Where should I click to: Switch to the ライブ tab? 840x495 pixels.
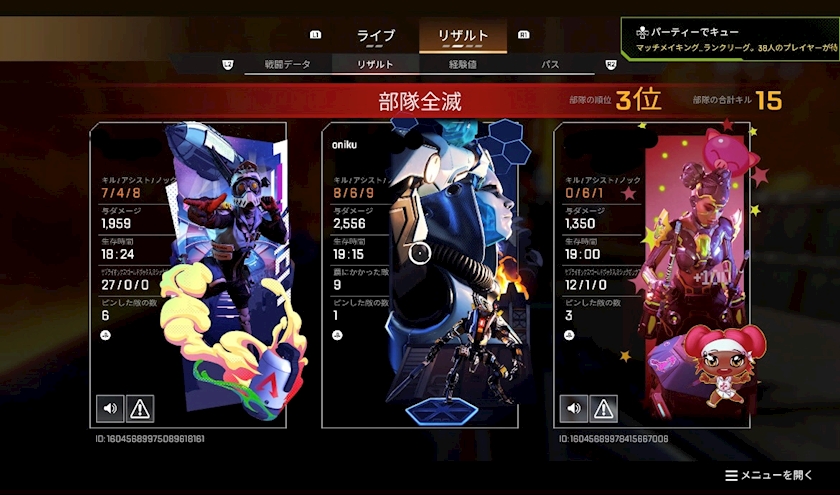pos(376,36)
